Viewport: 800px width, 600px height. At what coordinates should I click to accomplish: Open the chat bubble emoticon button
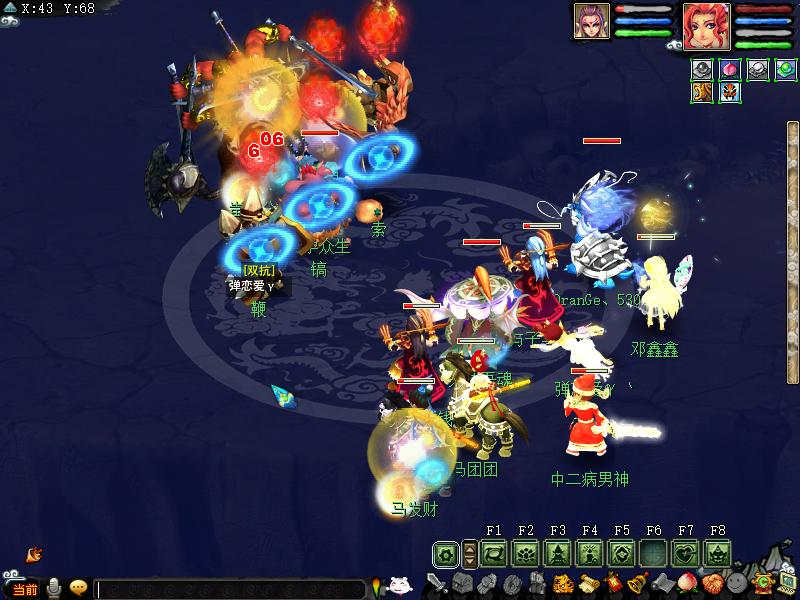pos(77,589)
